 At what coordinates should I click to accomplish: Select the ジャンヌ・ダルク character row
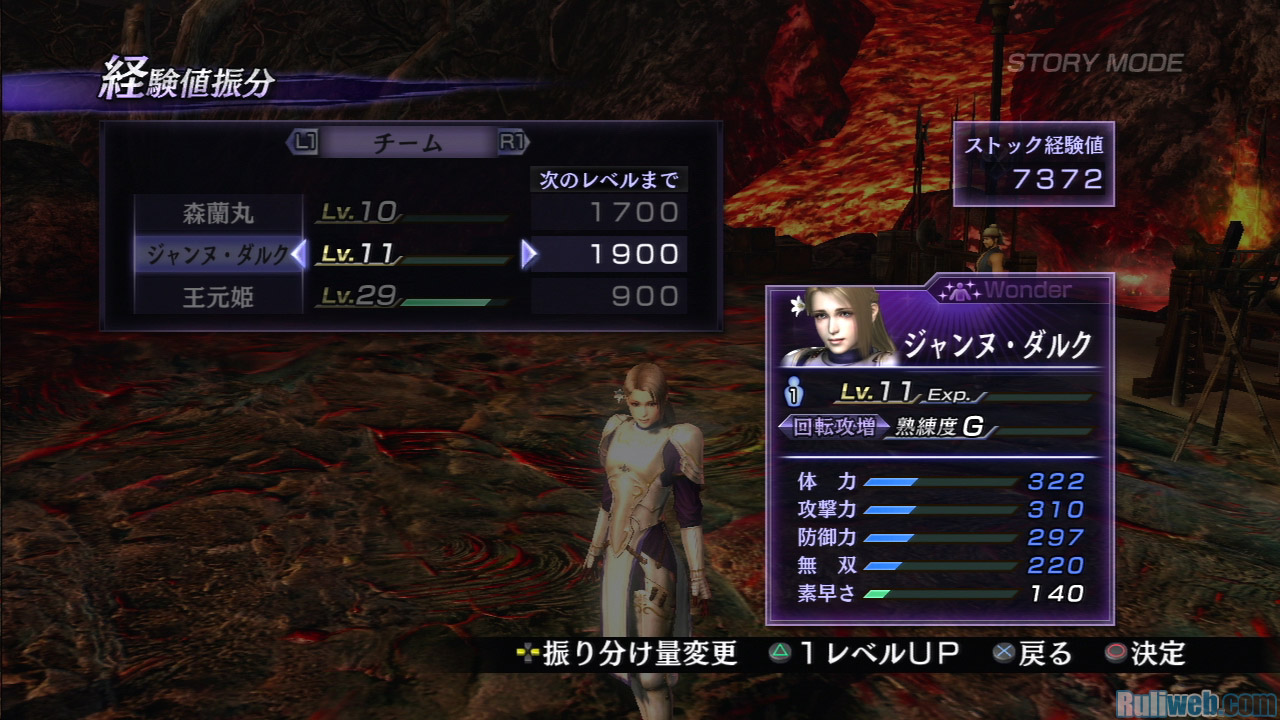tap(217, 255)
